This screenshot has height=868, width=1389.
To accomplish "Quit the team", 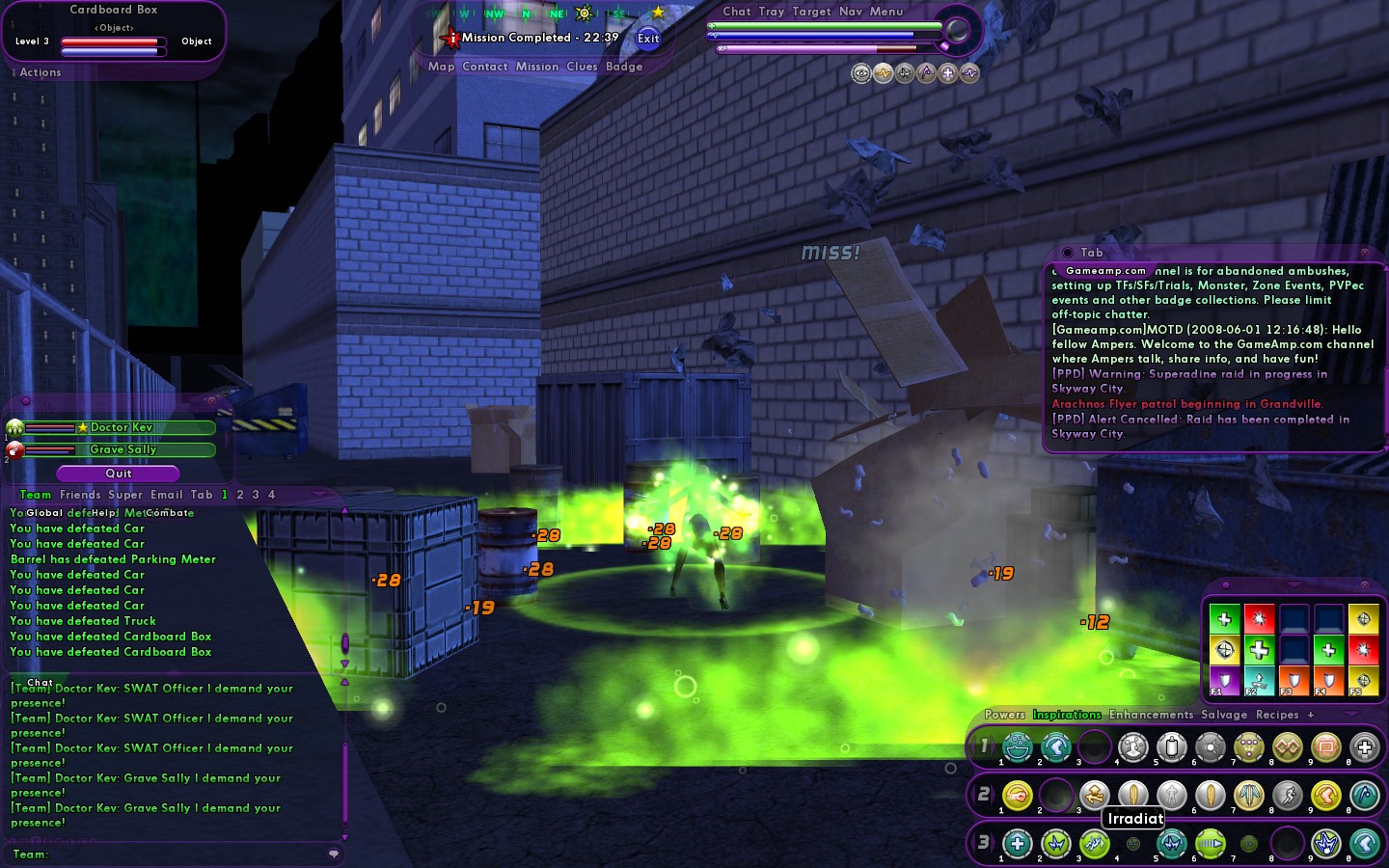I will point(119,474).
